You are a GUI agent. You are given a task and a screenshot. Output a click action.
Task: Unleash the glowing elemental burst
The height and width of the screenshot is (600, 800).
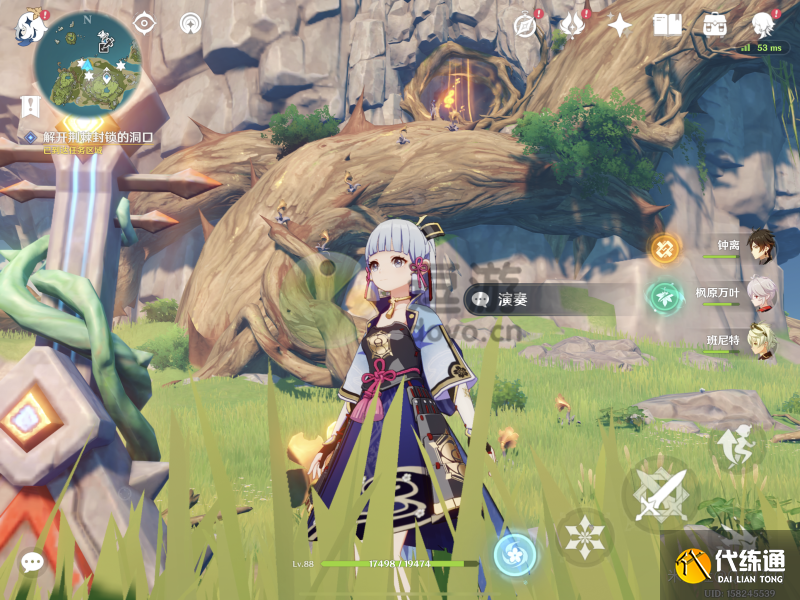(515, 554)
